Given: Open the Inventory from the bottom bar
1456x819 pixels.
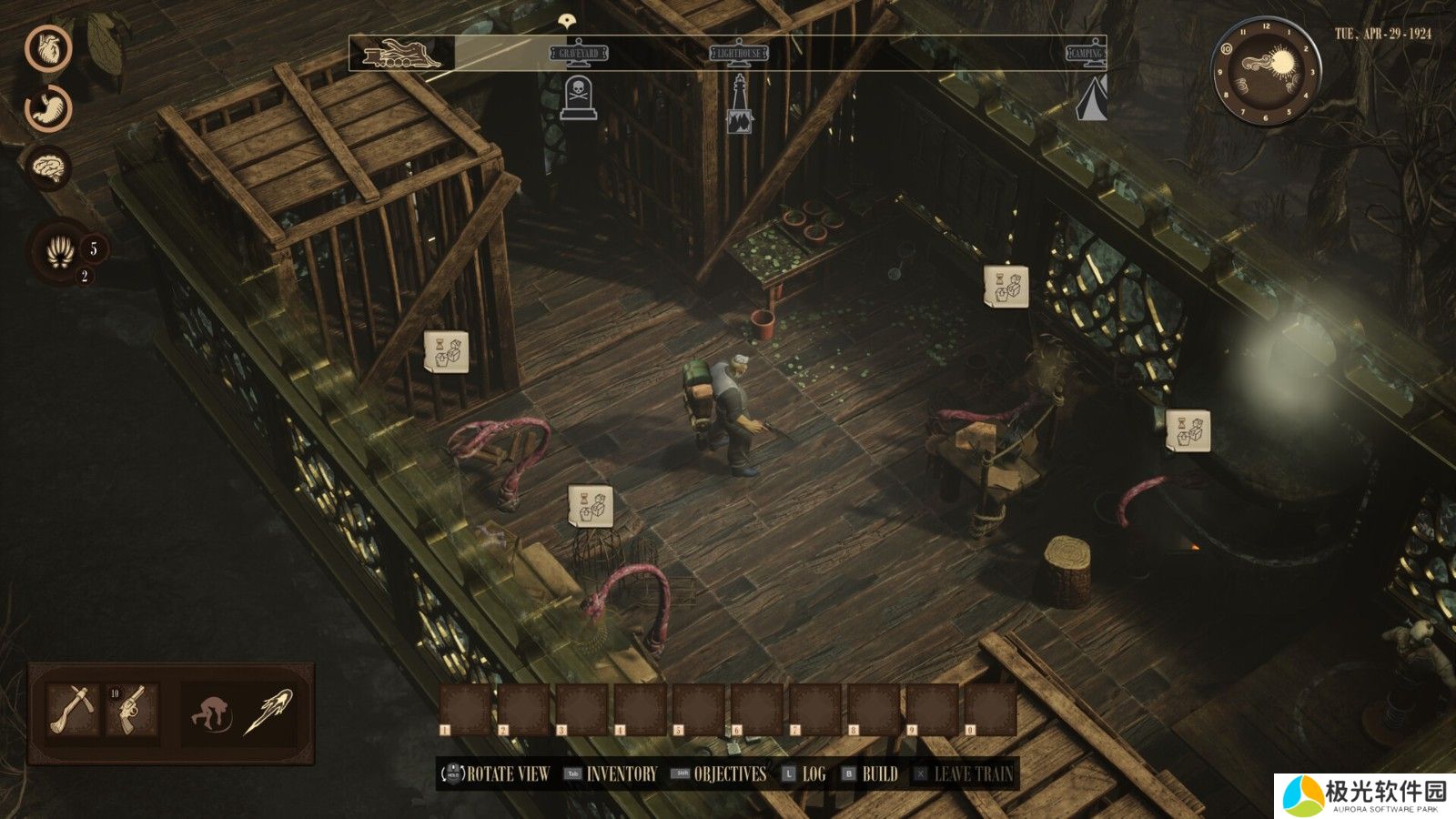Looking at the screenshot, I should point(621,774).
